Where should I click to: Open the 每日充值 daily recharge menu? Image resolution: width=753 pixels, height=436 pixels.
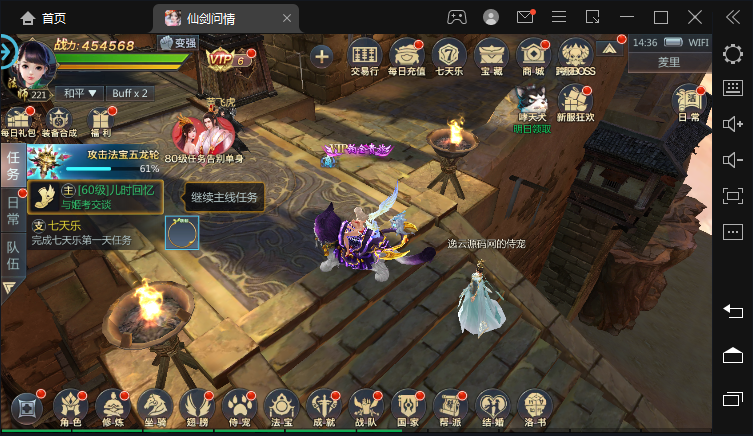406,57
